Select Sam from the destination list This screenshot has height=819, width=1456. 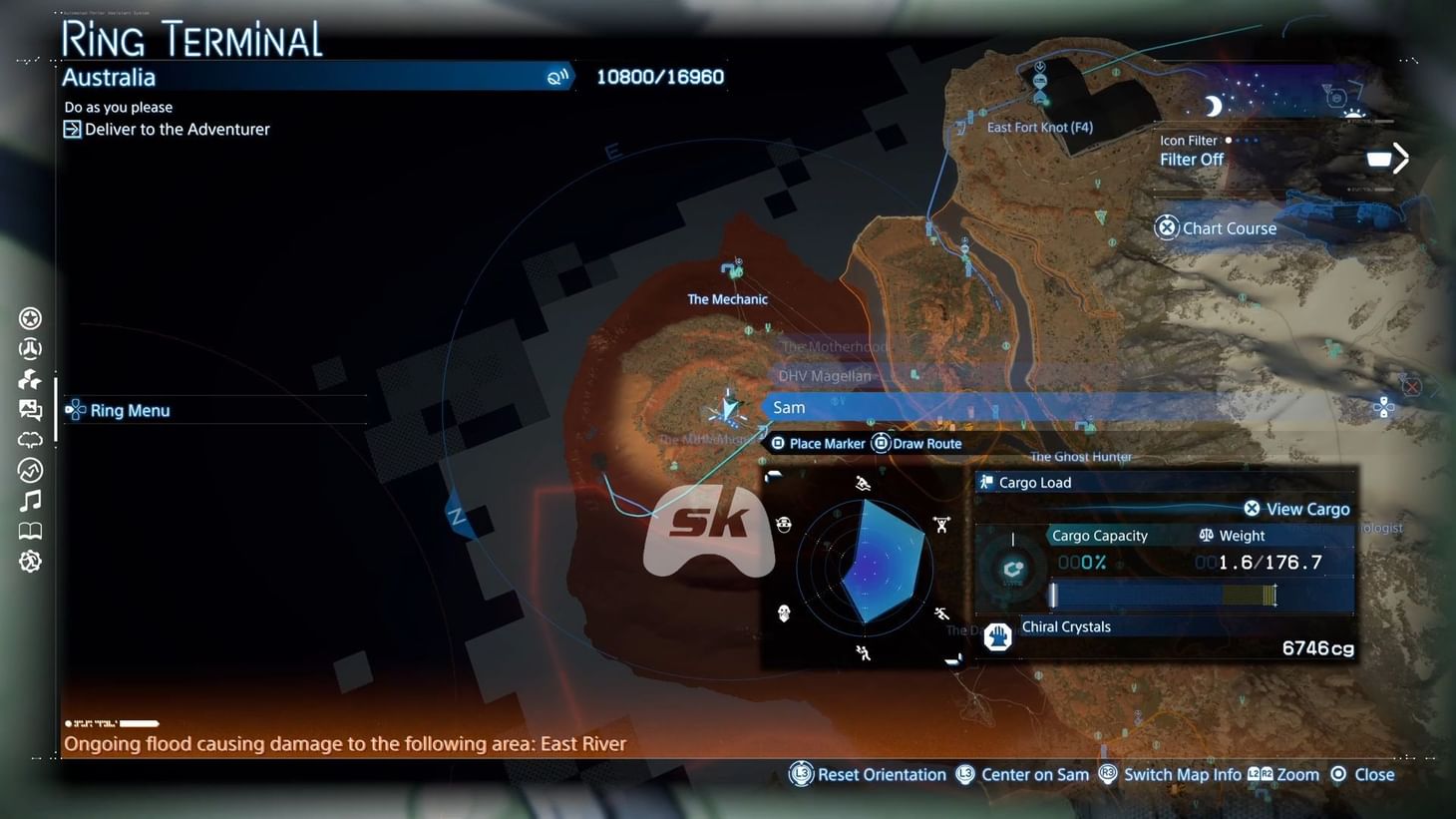pyautogui.click(x=789, y=407)
